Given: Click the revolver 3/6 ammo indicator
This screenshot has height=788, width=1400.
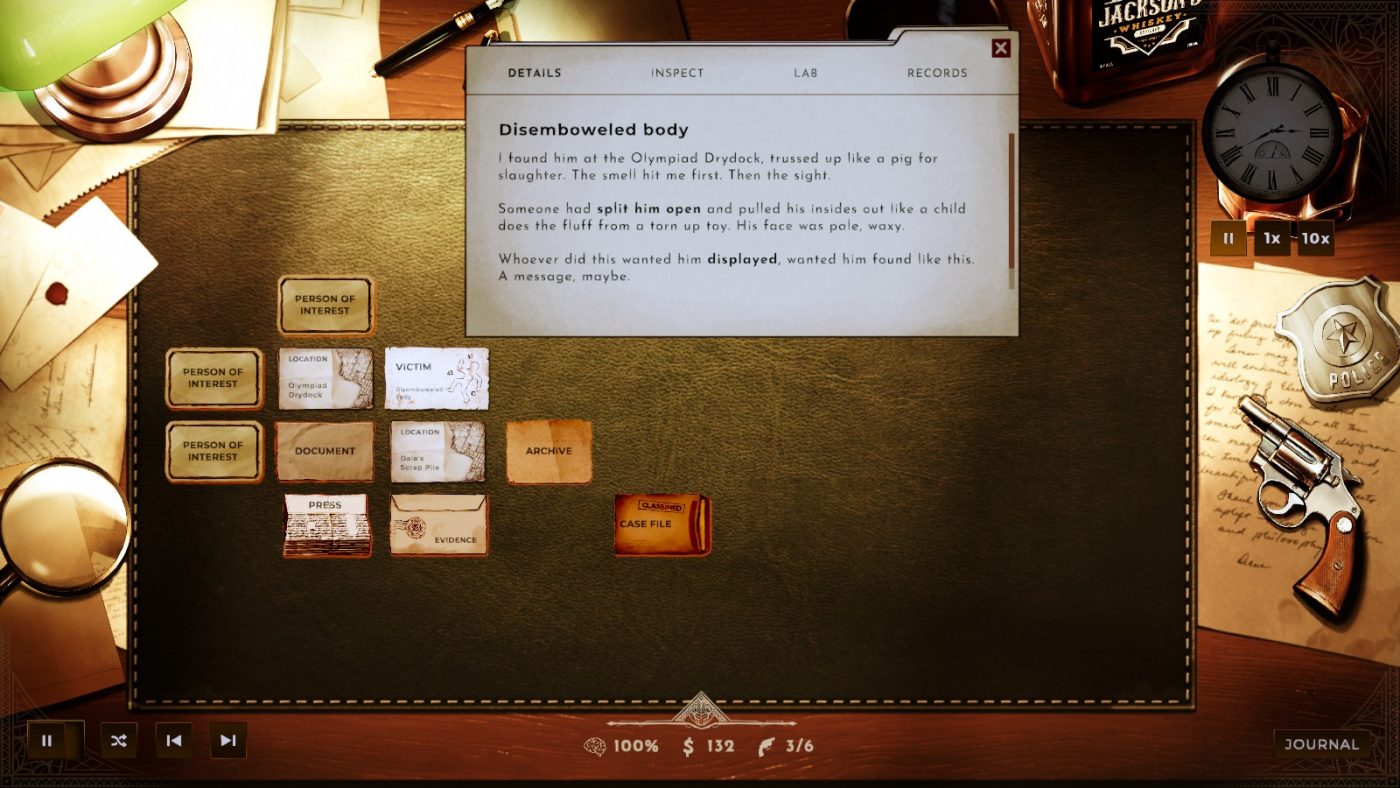Looking at the screenshot, I should (x=785, y=745).
